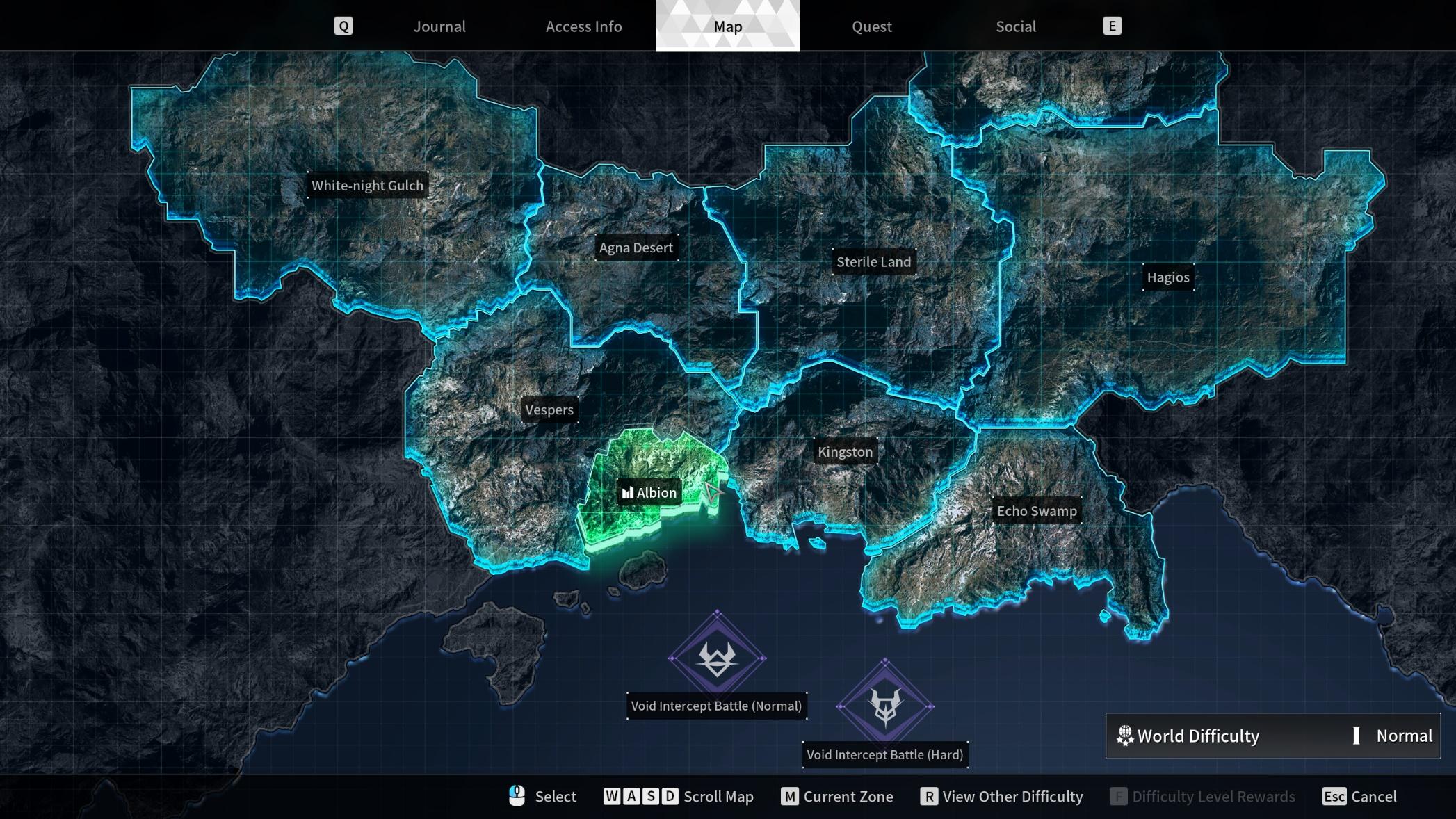Switch to the Quest tab
Viewport: 1456px width, 819px height.
click(x=871, y=26)
